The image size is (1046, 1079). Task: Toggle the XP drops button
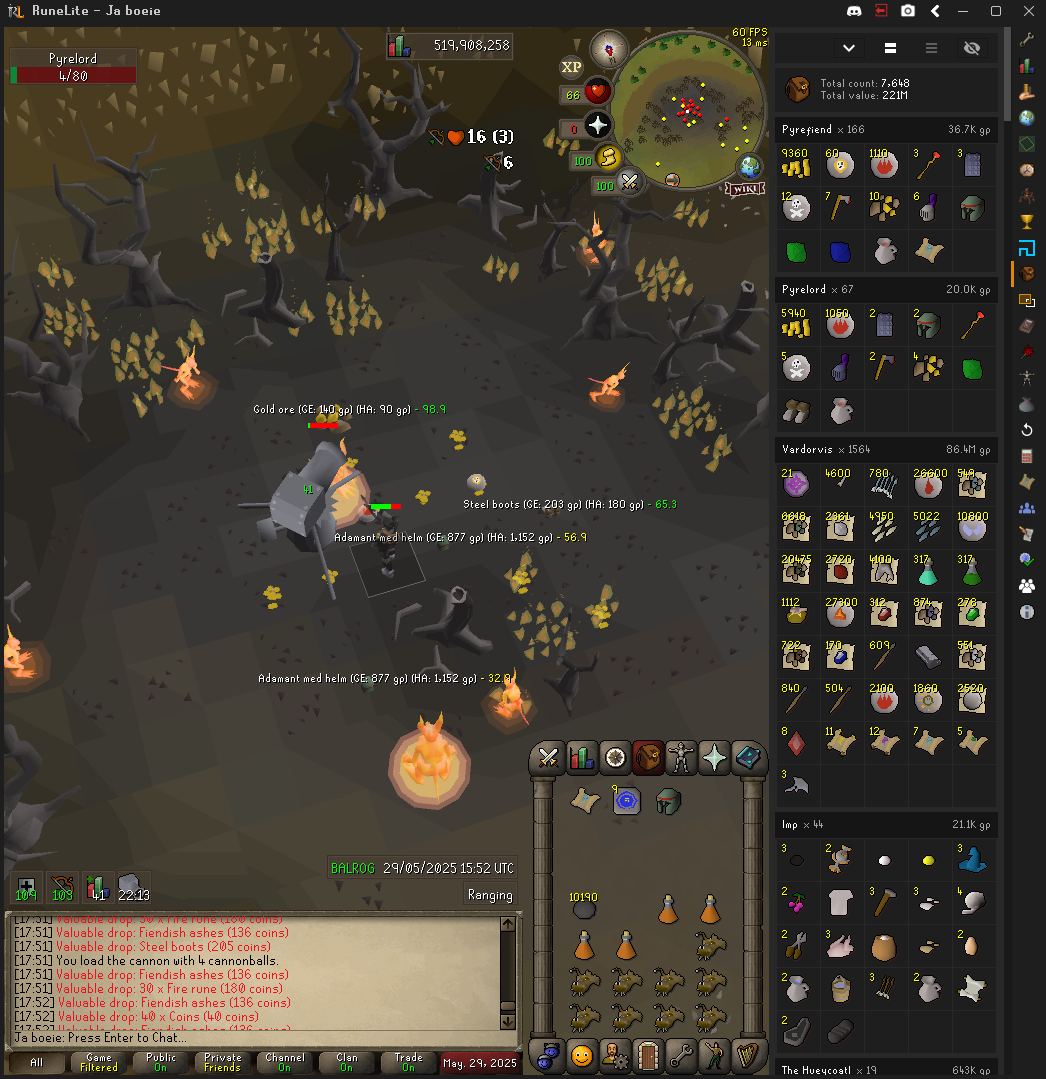pyautogui.click(x=571, y=67)
